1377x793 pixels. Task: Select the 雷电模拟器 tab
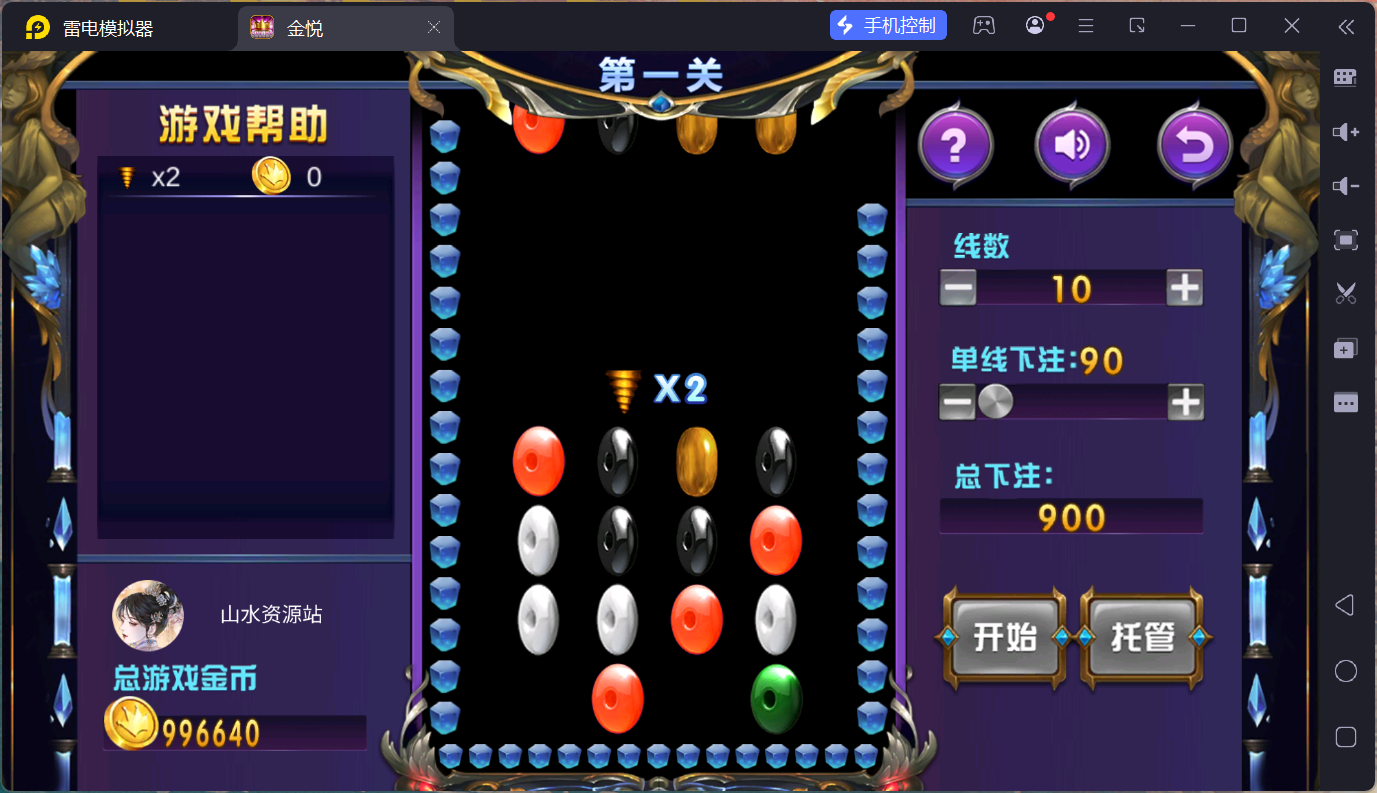[x=110, y=25]
